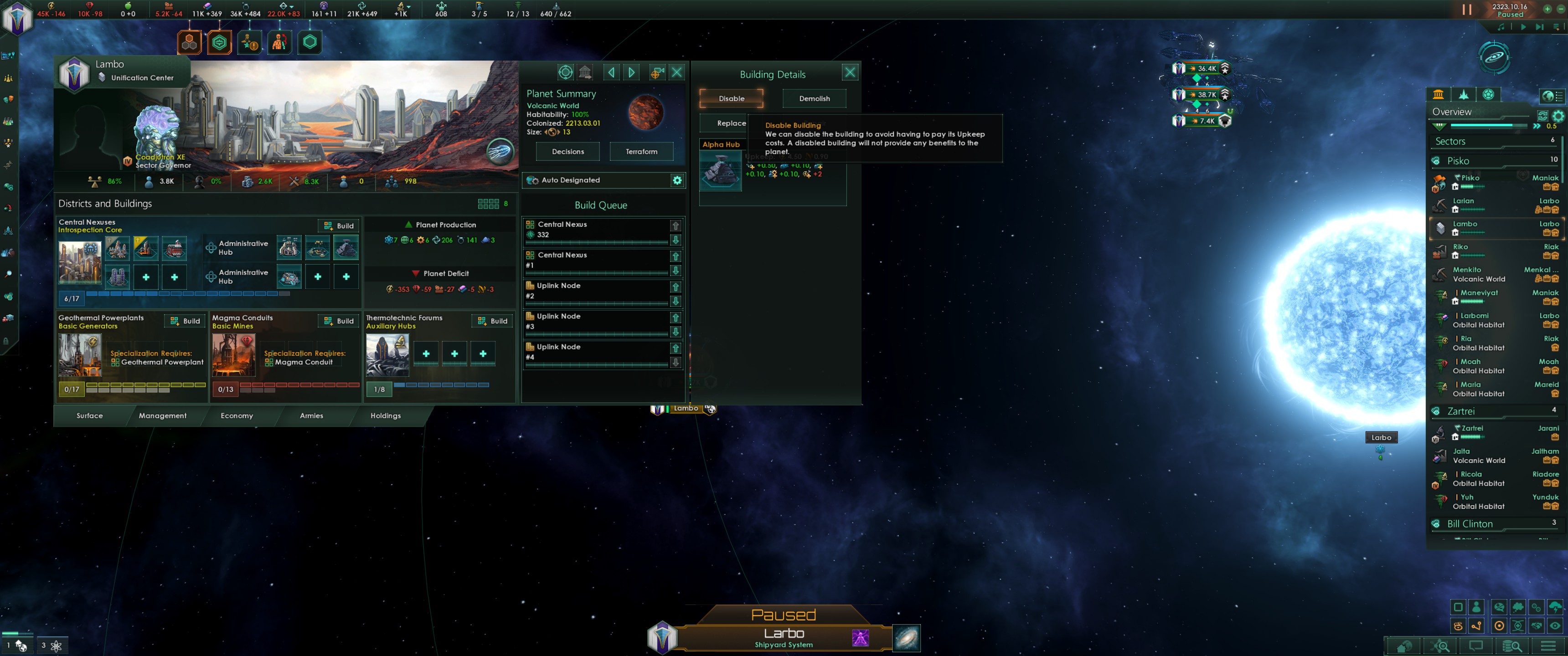This screenshot has height=656, width=1568.
Task: Click the building transfer temple icon
Action: point(585,72)
